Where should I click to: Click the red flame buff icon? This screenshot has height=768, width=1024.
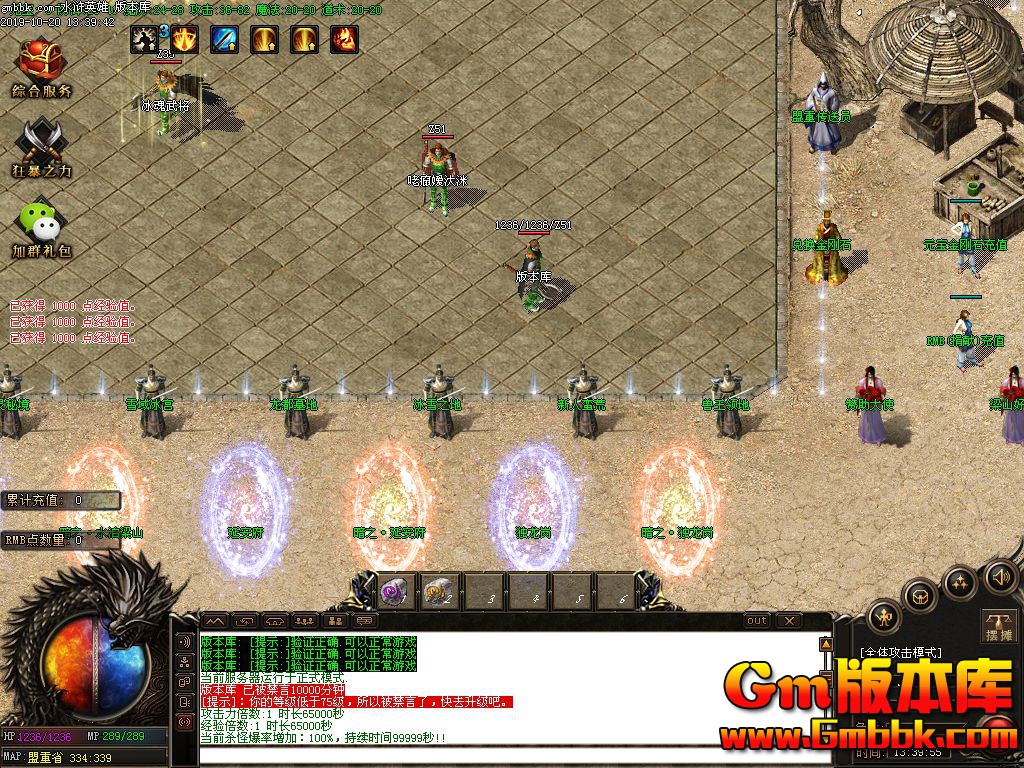[x=344, y=39]
